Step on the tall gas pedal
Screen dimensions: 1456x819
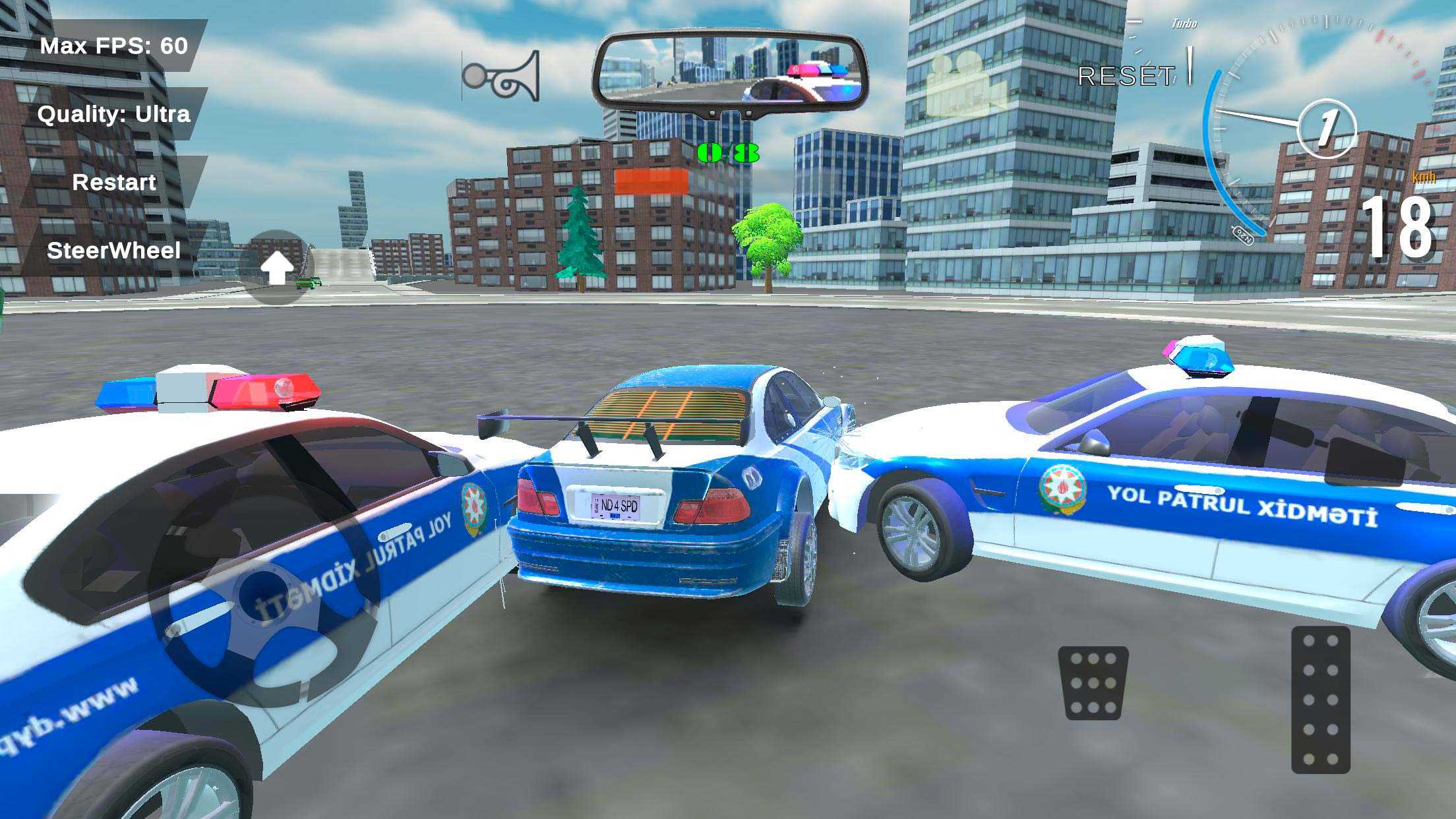coord(1320,700)
